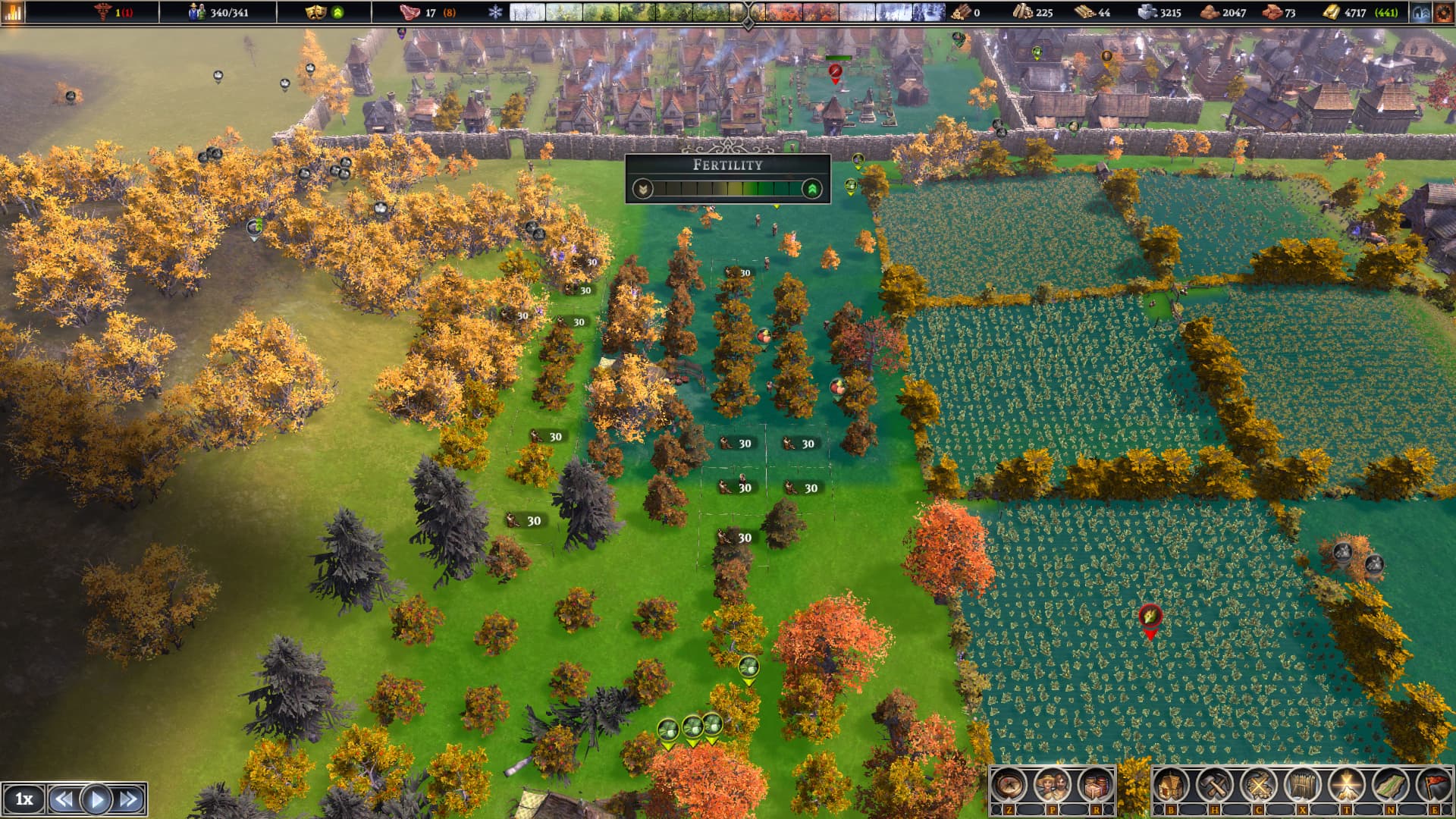Click the red corn alert marker
Viewport: 1456px width, 819px height.
click(1150, 617)
